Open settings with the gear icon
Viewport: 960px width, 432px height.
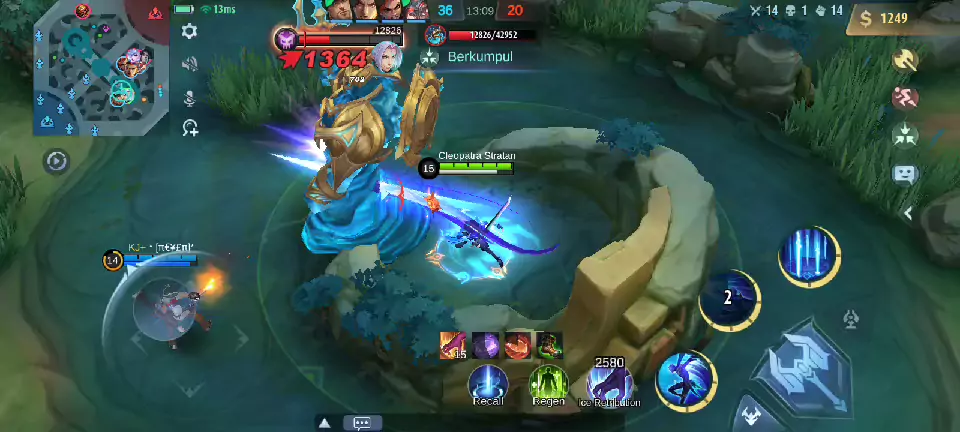tap(189, 32)
